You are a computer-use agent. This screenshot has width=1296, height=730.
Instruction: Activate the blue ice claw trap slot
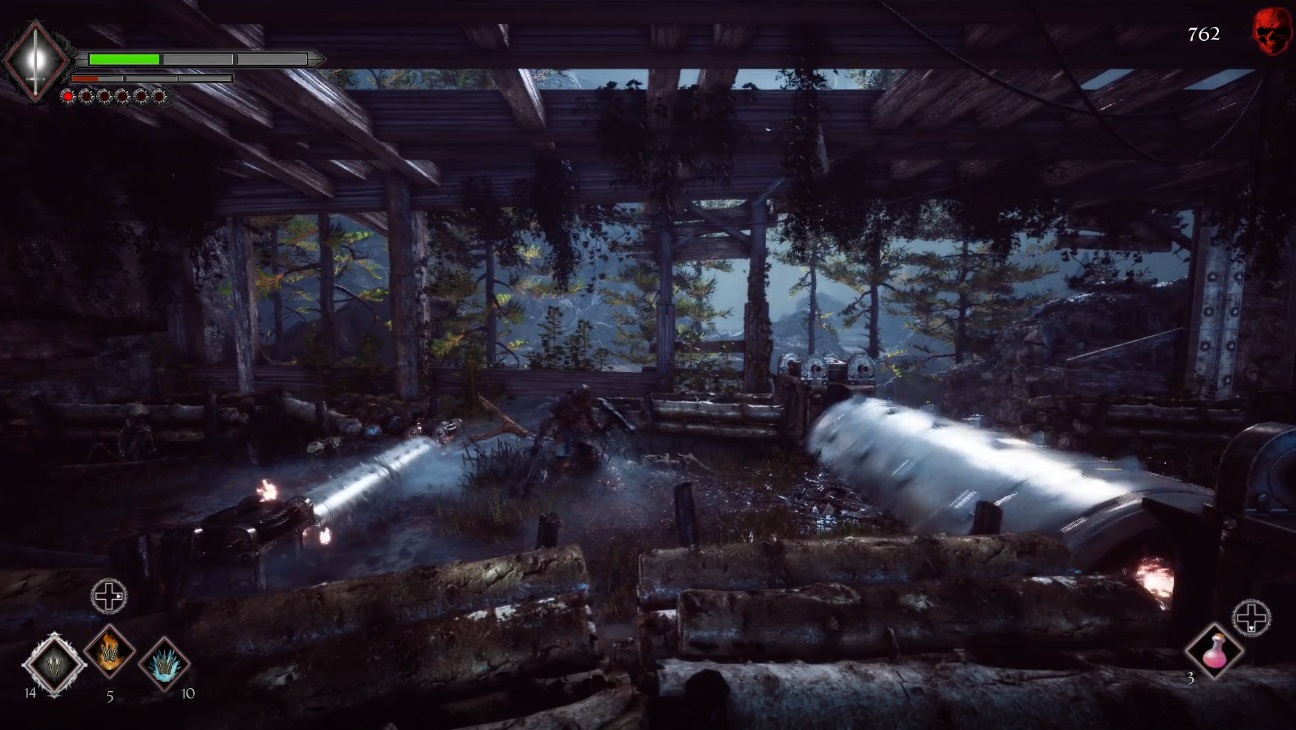164,663
